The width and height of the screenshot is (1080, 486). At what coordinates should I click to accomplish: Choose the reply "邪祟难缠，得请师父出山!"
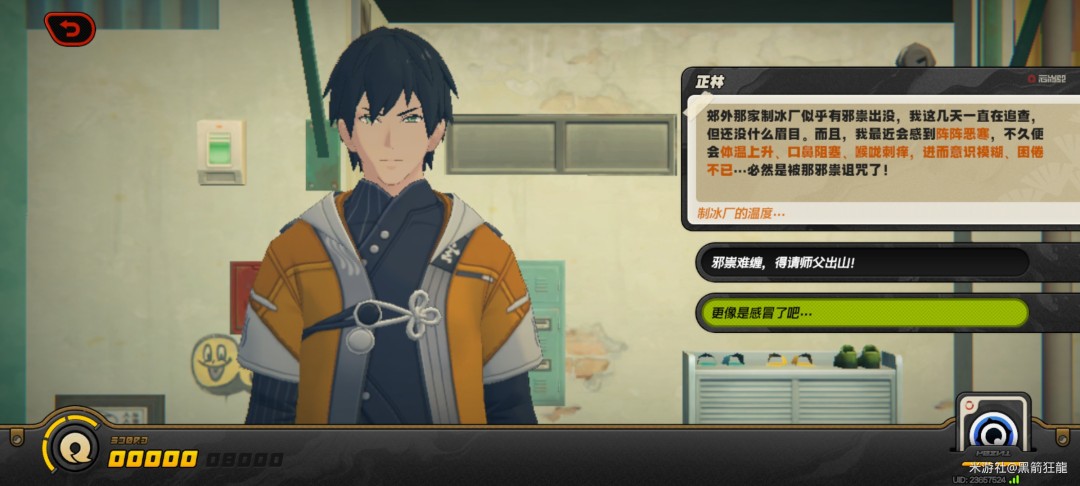(862, 262)
